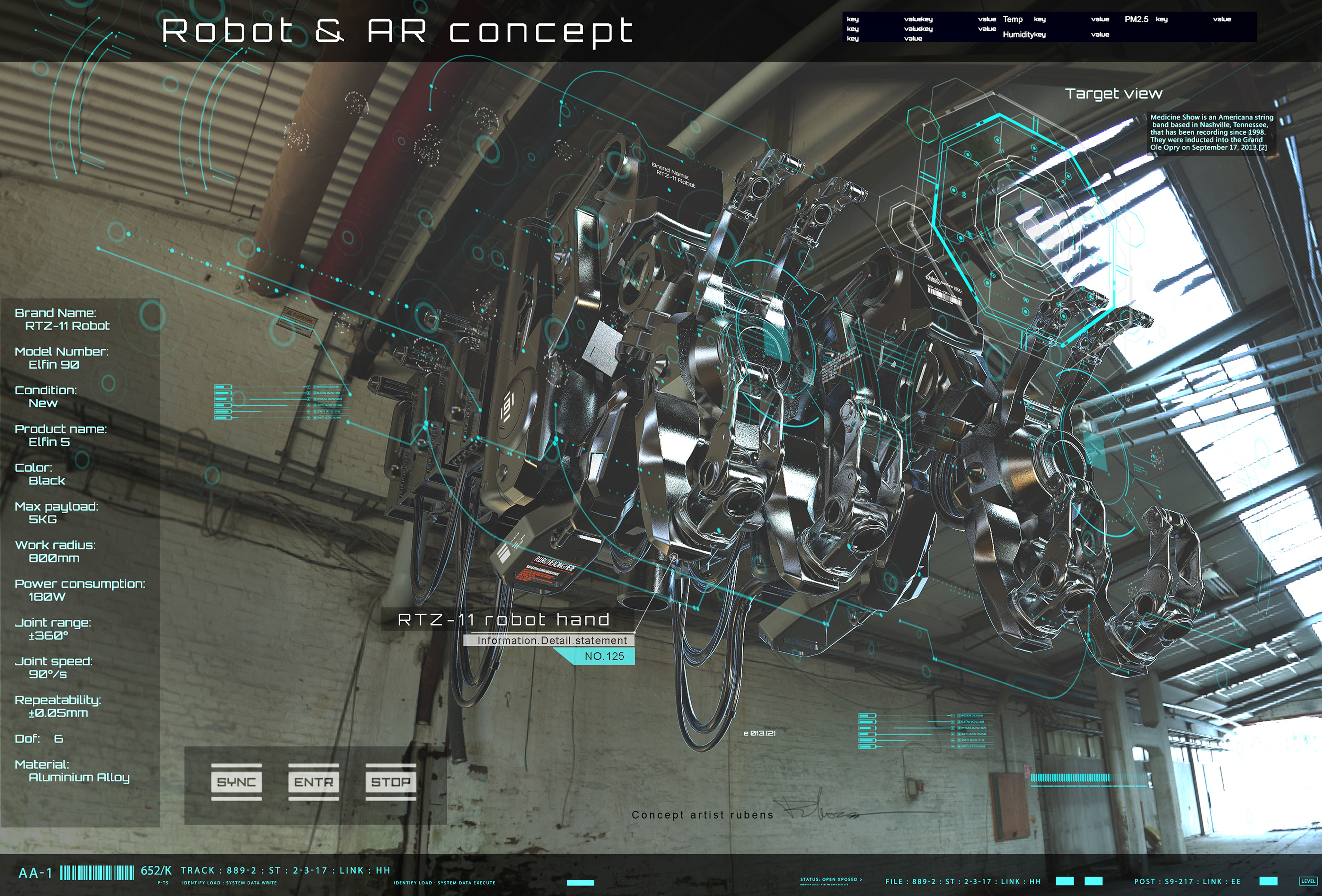Click the ENTR button

click(313, 782)
